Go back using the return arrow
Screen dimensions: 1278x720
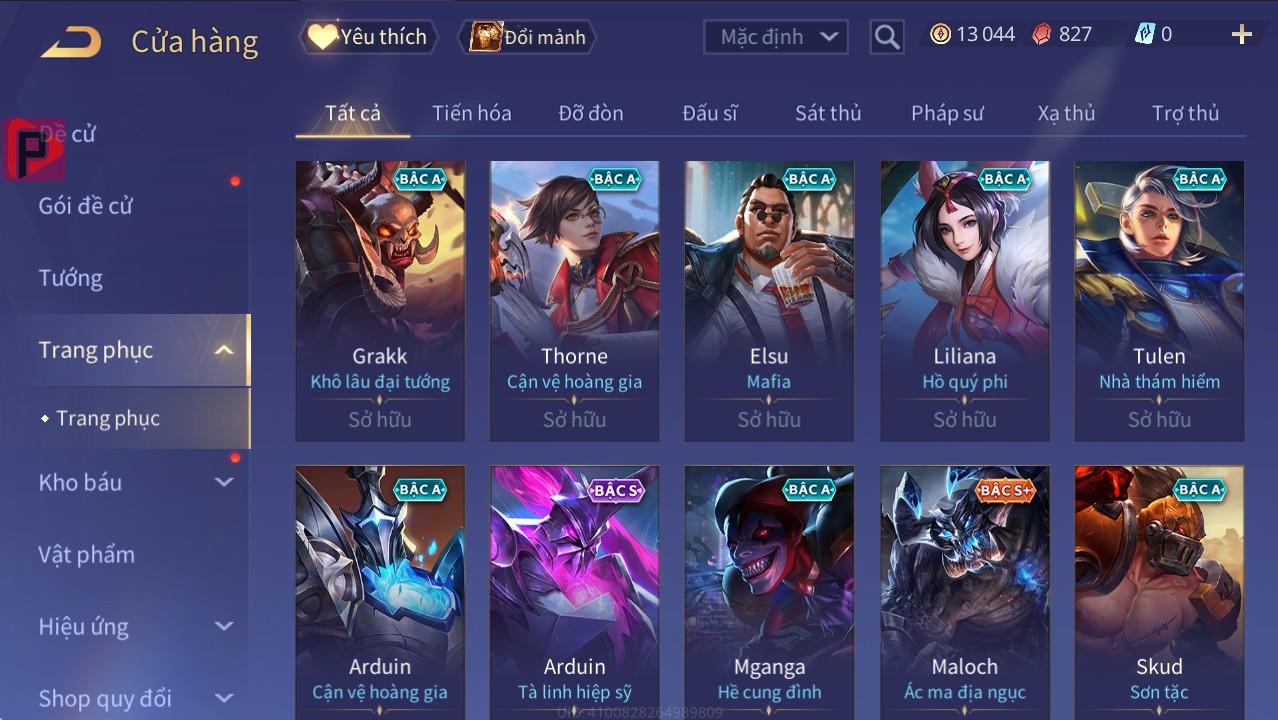[x=71, y=42]
